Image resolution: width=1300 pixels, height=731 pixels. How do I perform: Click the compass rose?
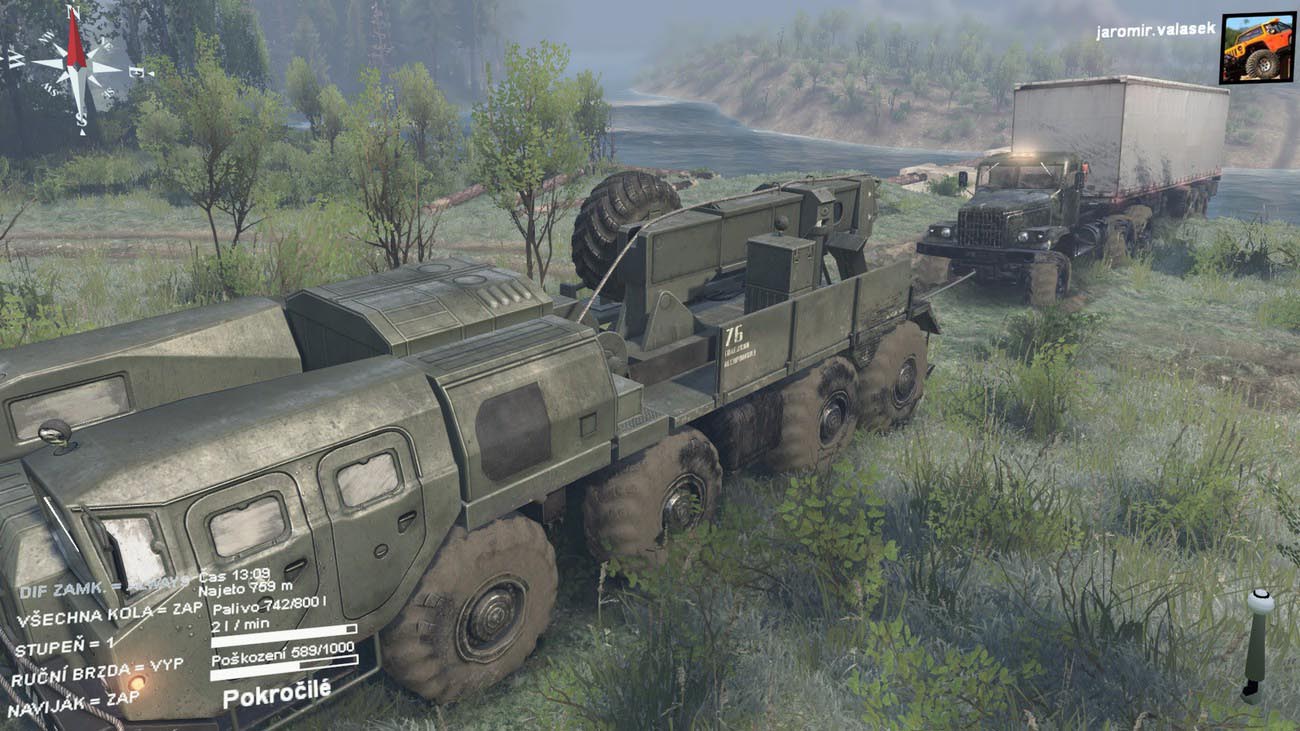point(76,66)
